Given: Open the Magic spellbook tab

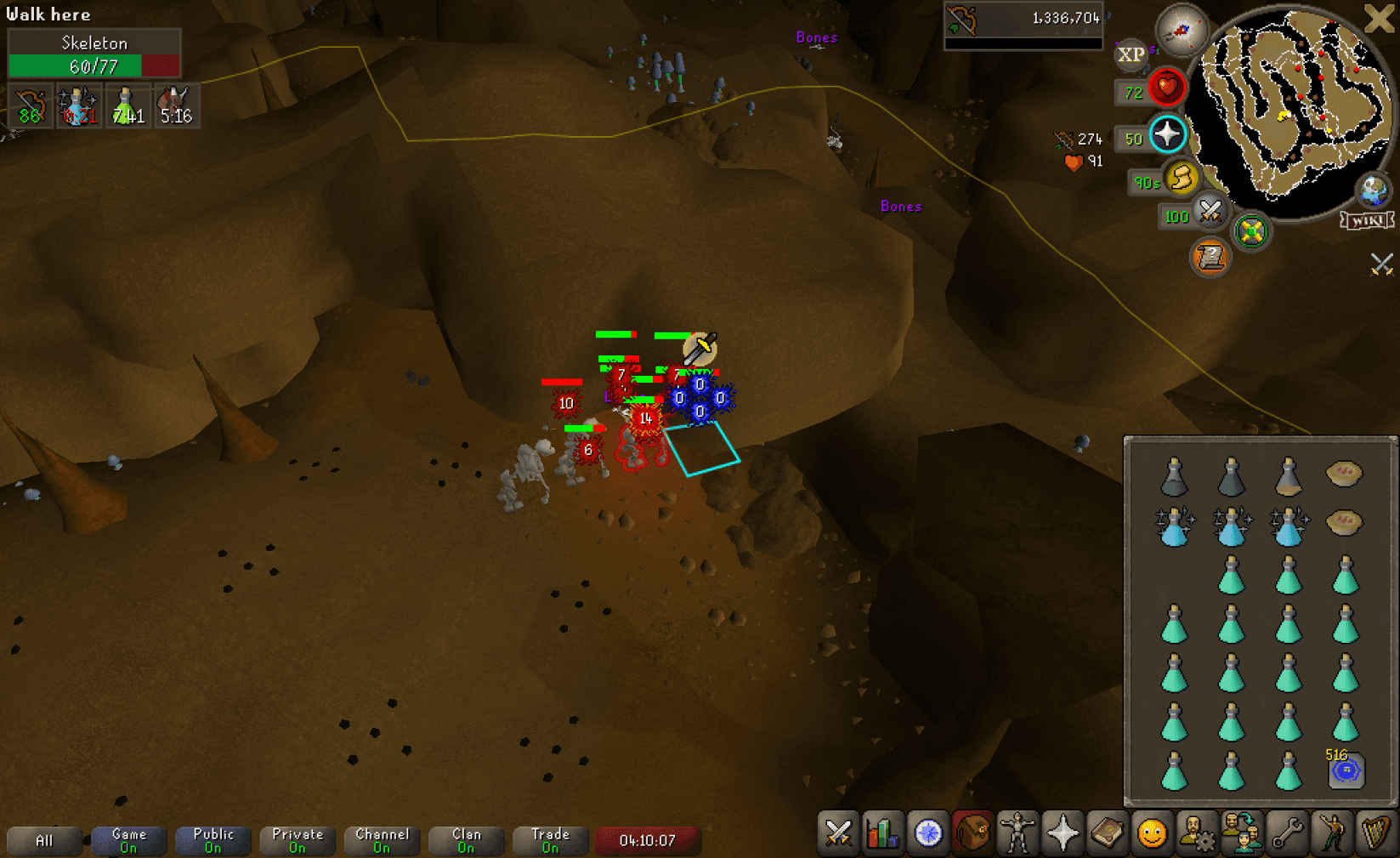Looking at the screenshot, I should click(1109, 833).
